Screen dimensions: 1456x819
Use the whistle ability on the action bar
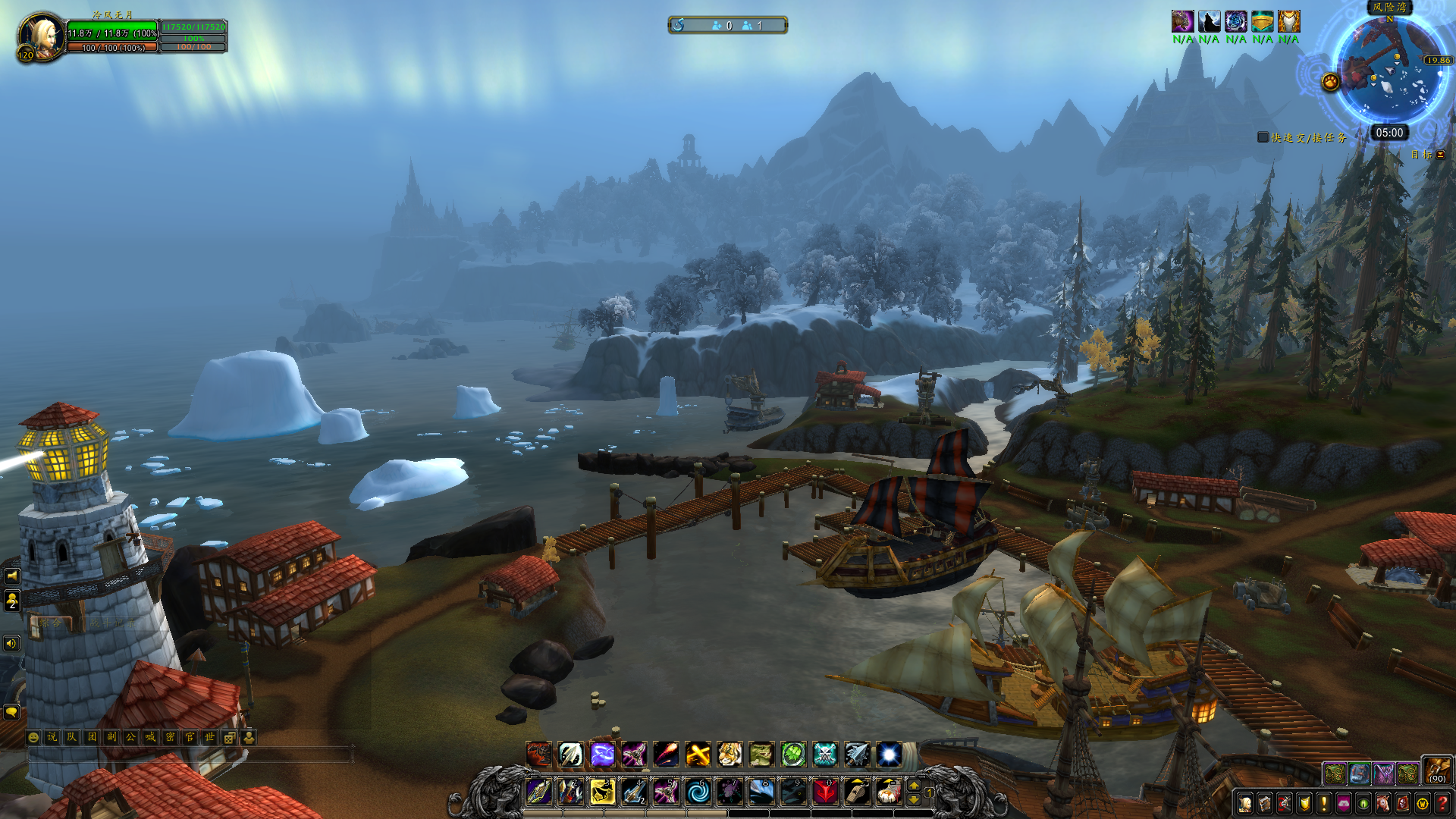click(857, 792)
